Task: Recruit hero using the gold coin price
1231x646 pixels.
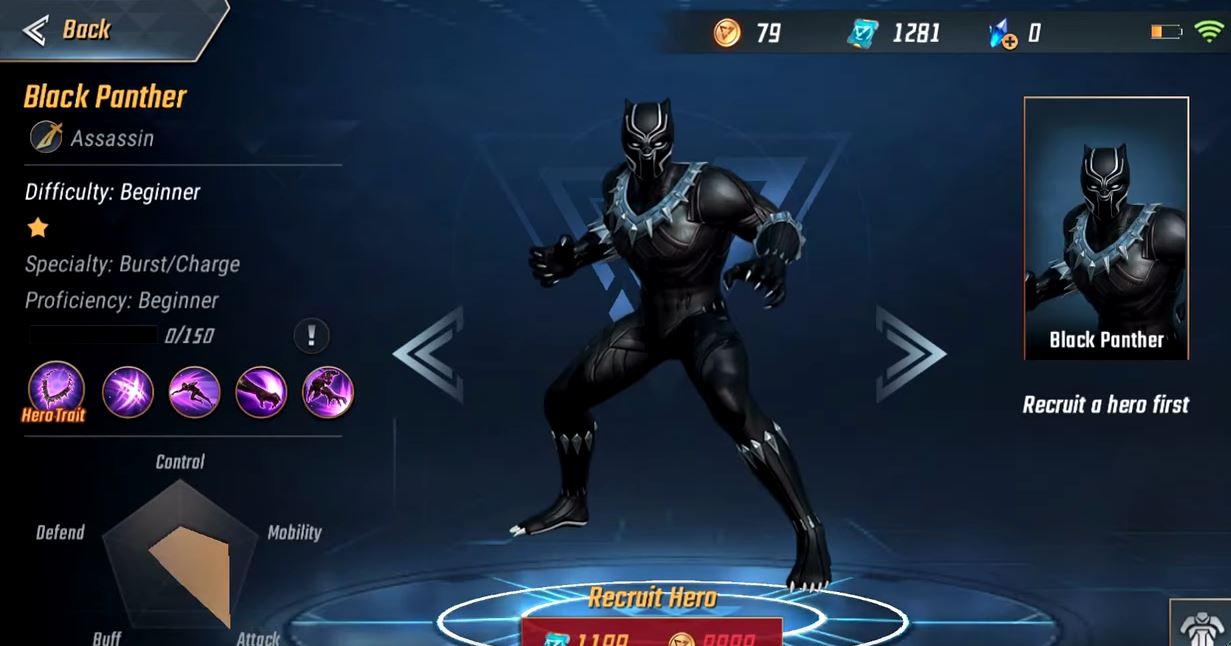Action: tap(712, 636)
